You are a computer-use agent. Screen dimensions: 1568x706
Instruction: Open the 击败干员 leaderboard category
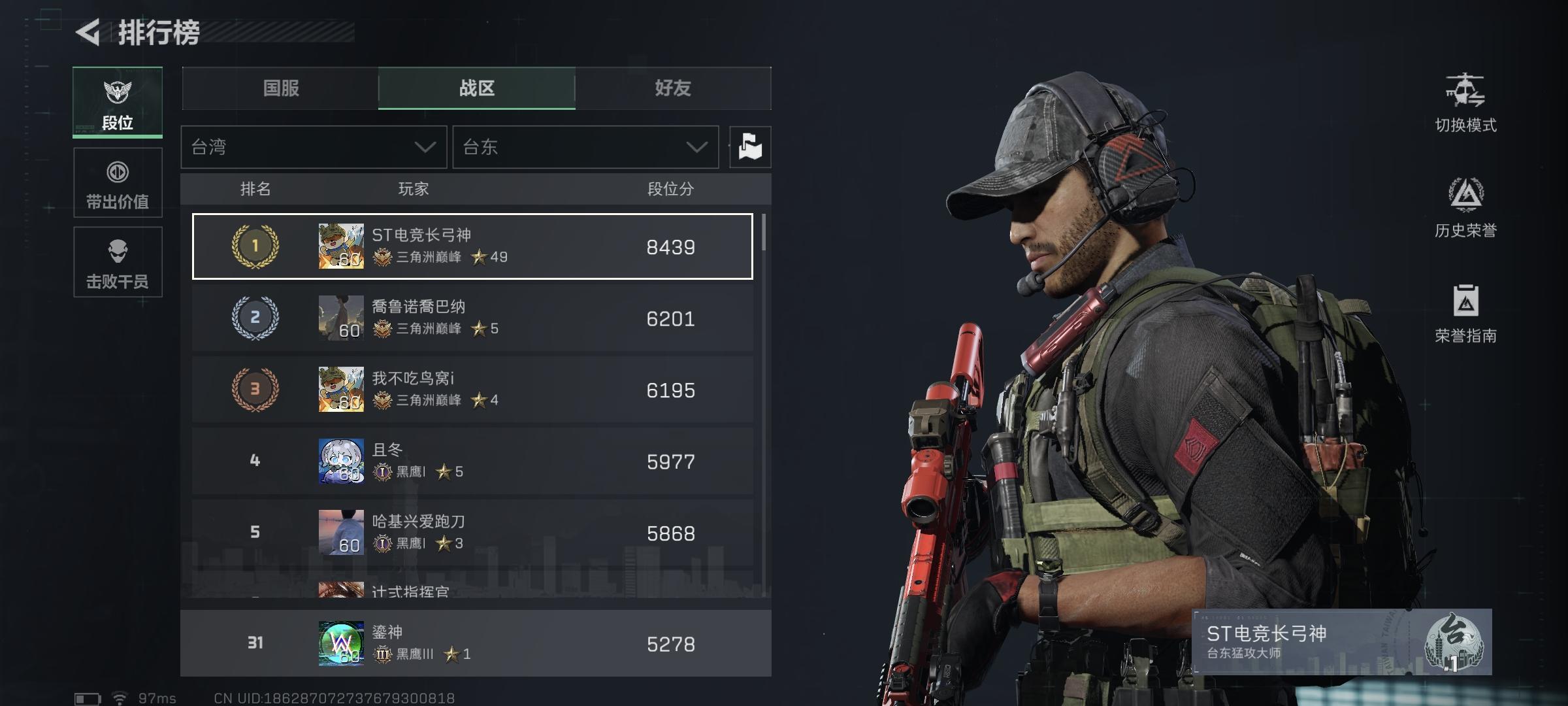click(x=118, y=261)
